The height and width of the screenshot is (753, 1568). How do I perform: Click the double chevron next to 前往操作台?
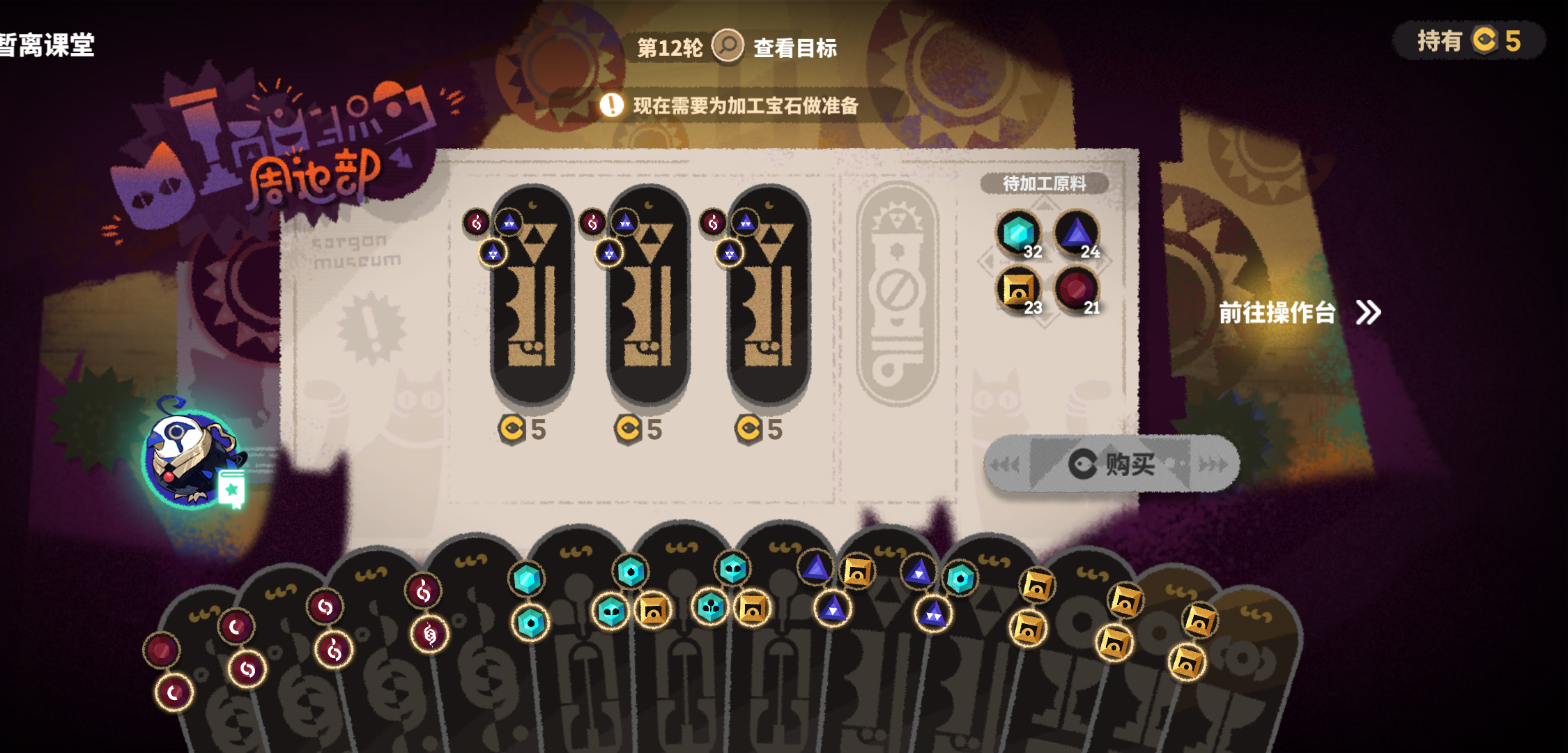point(1367,313)
